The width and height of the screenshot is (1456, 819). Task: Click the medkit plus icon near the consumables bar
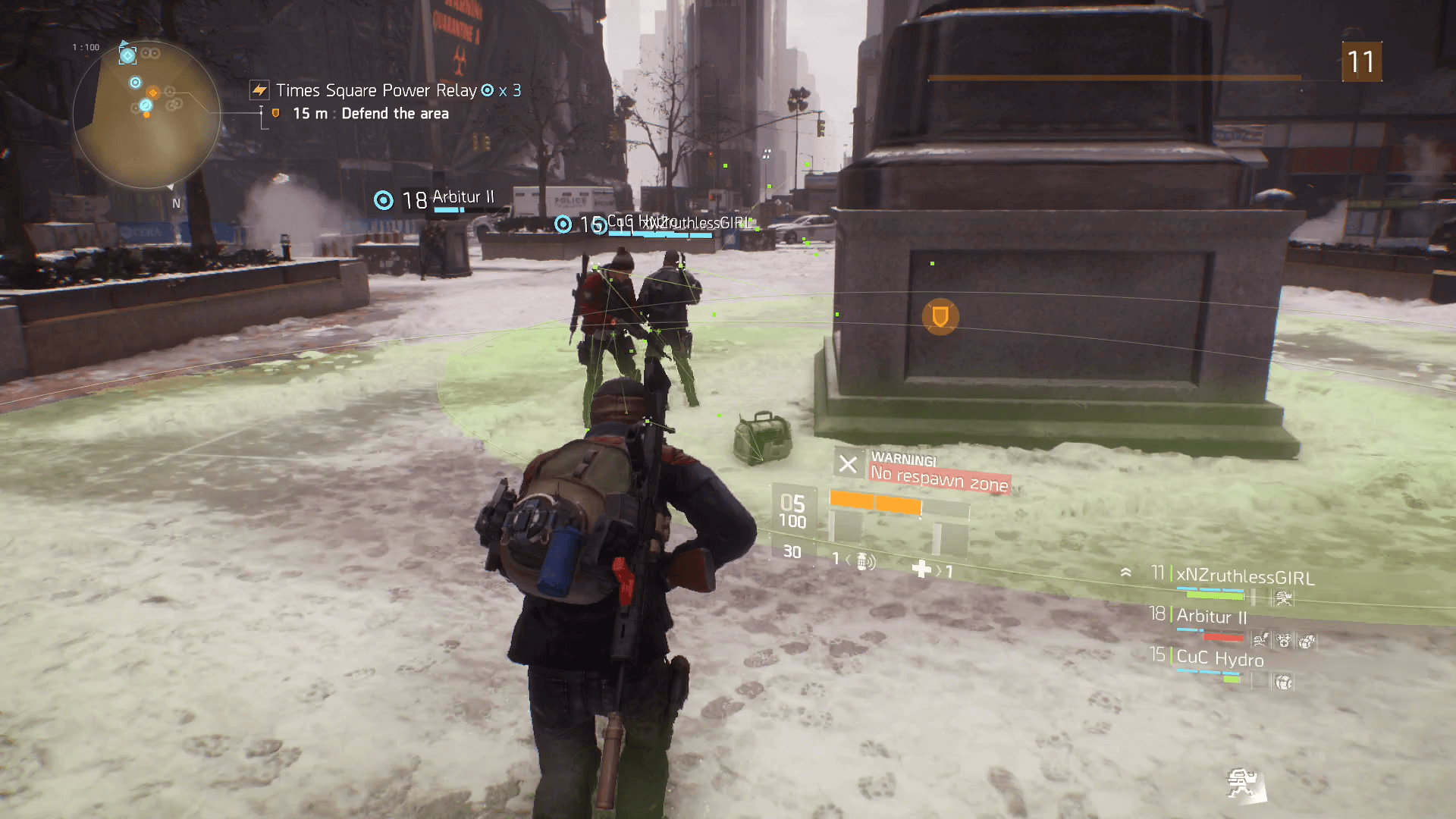pyautogui.click(x=922, y=567)
